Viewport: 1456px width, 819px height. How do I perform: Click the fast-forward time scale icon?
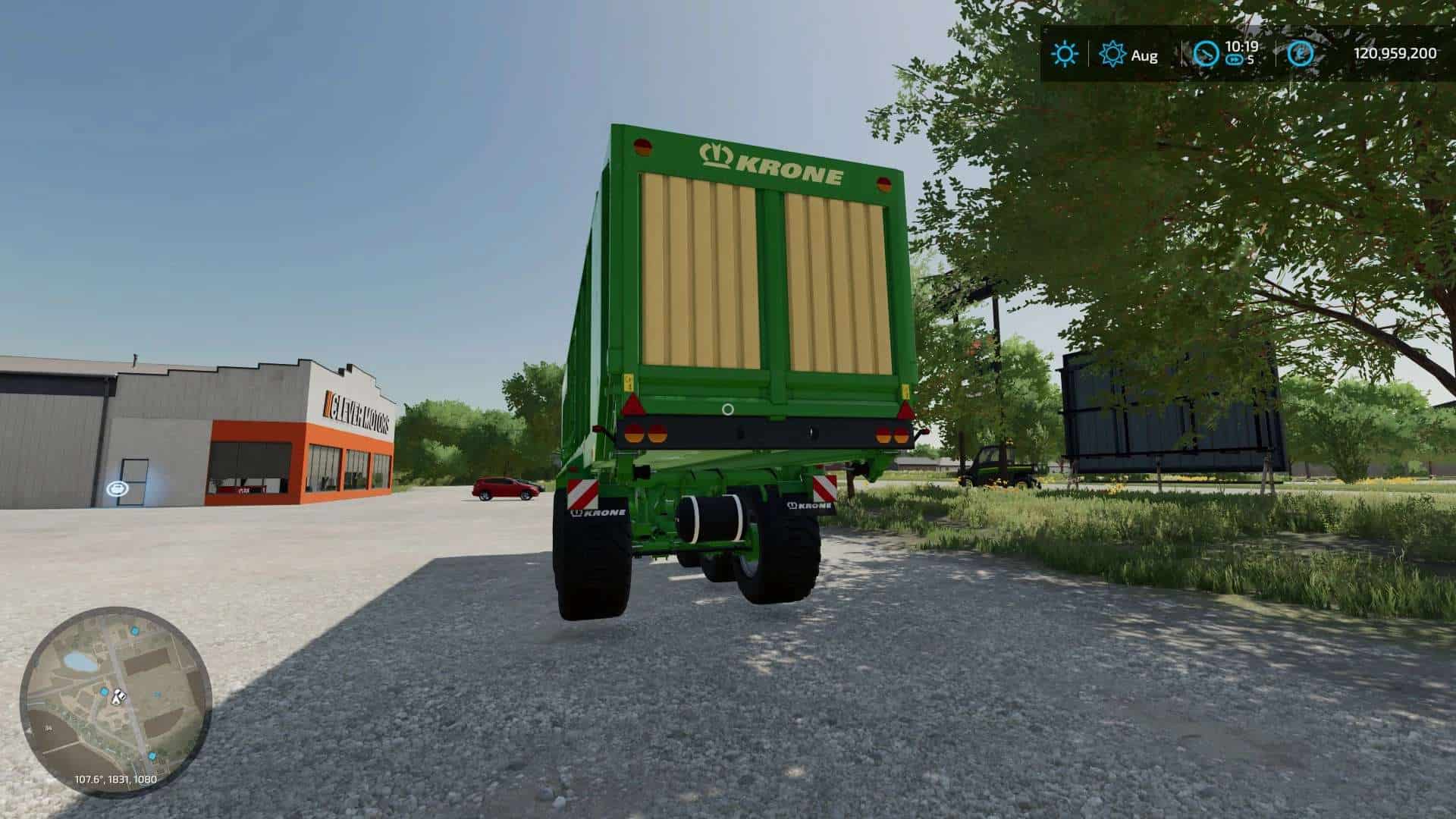1234,59
